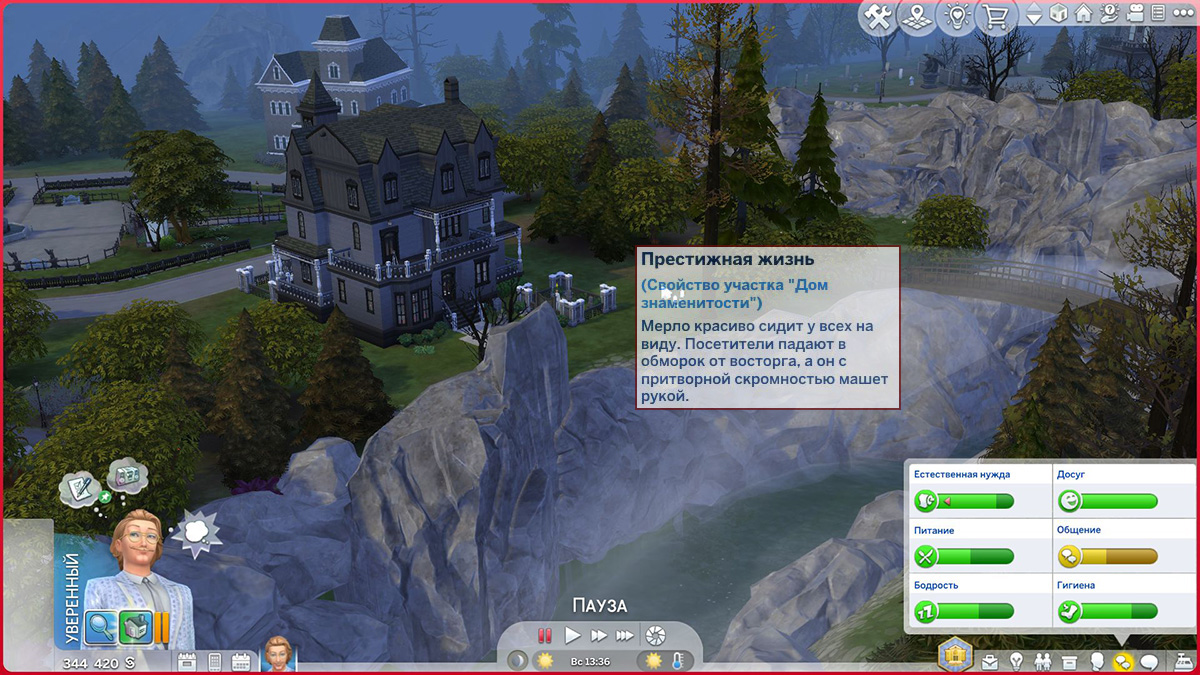Screen dimensions: 1200x675
Task: Open the relationships panel with two figures
Action: click(x=1043, y=662)
